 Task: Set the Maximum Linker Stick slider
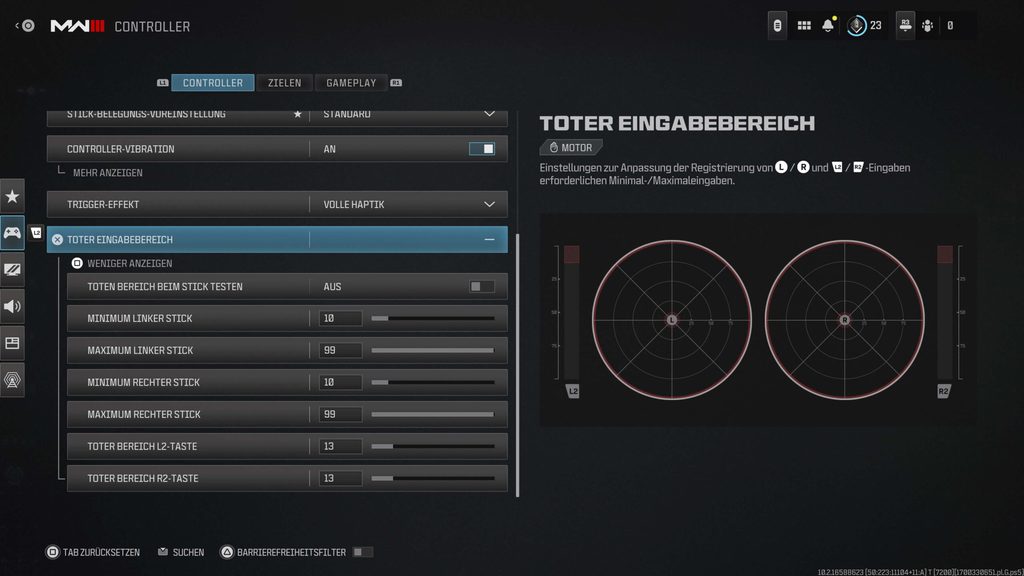432,351
